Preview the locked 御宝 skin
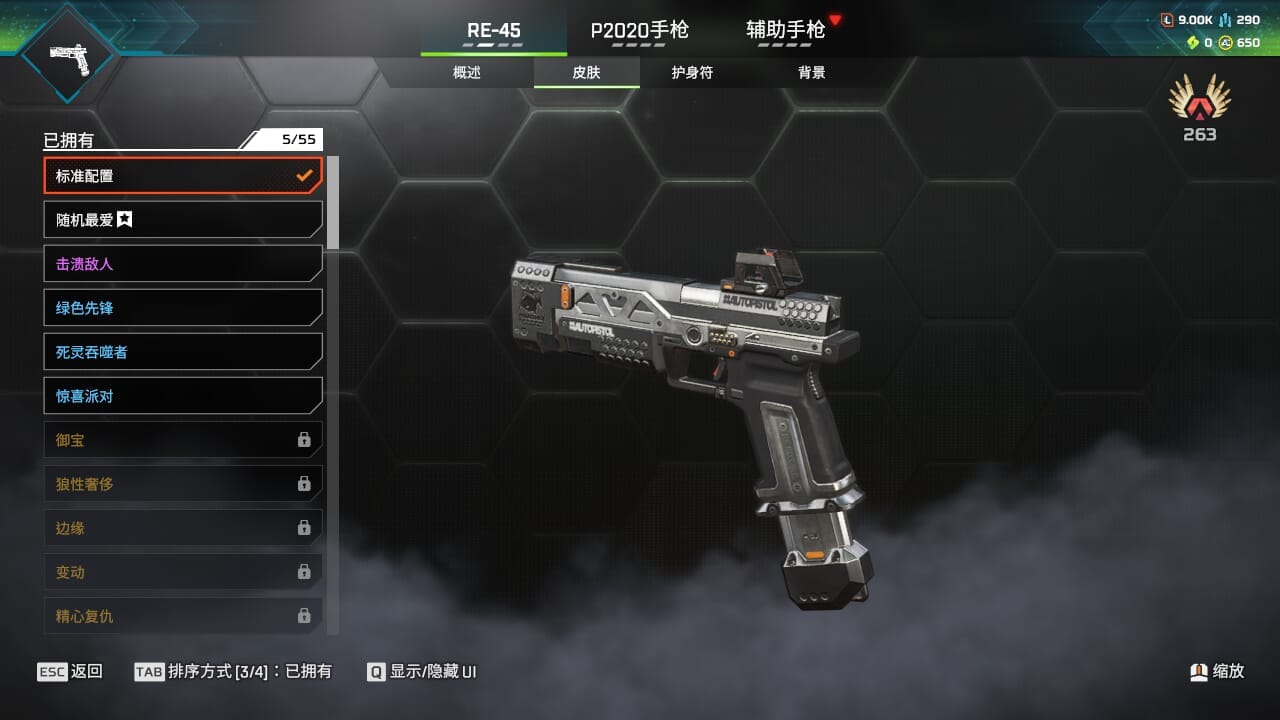 tap(183, 440)
